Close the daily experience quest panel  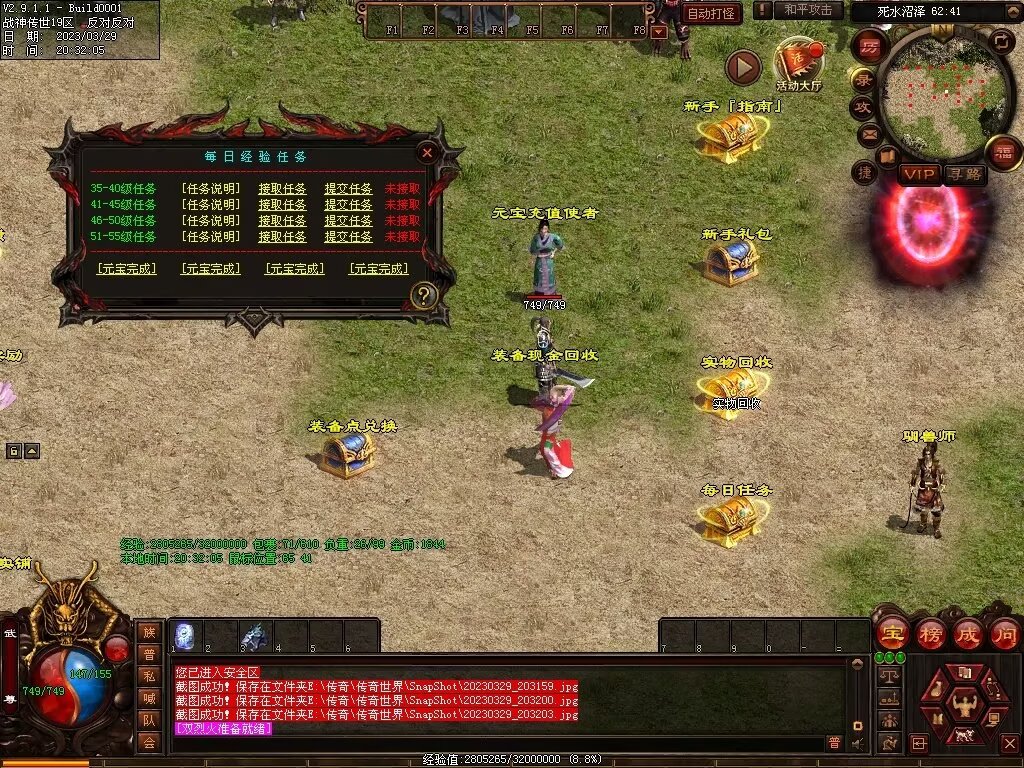pos(427,153)
